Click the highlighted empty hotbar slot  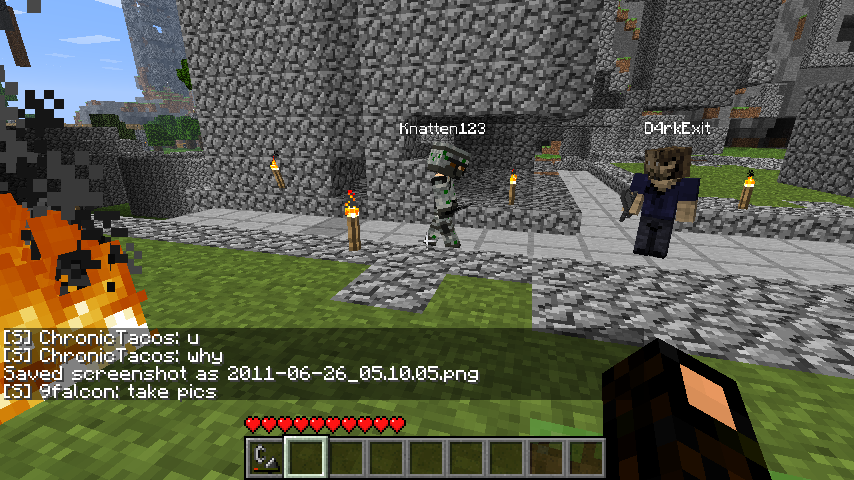click(x=306, y=457)
